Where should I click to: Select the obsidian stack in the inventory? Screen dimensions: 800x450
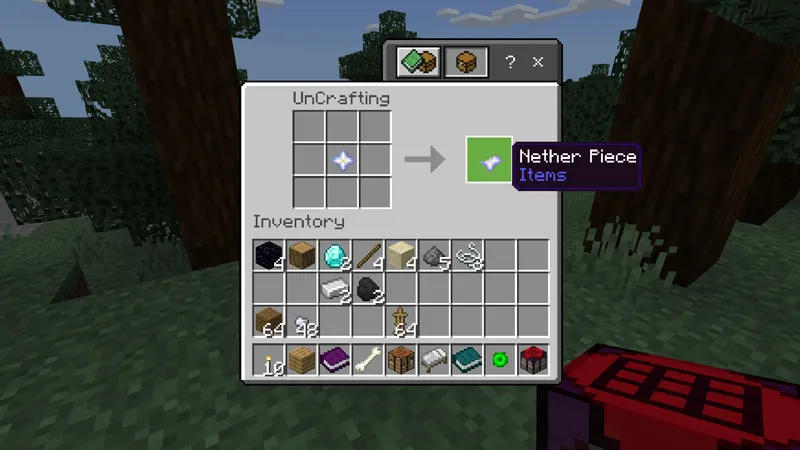tap(268, 256)
